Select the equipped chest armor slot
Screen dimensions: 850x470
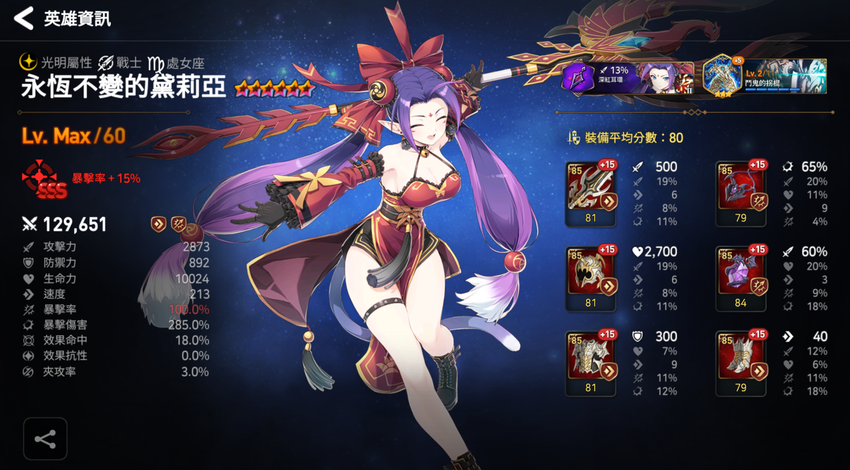(x=589, y=357)
